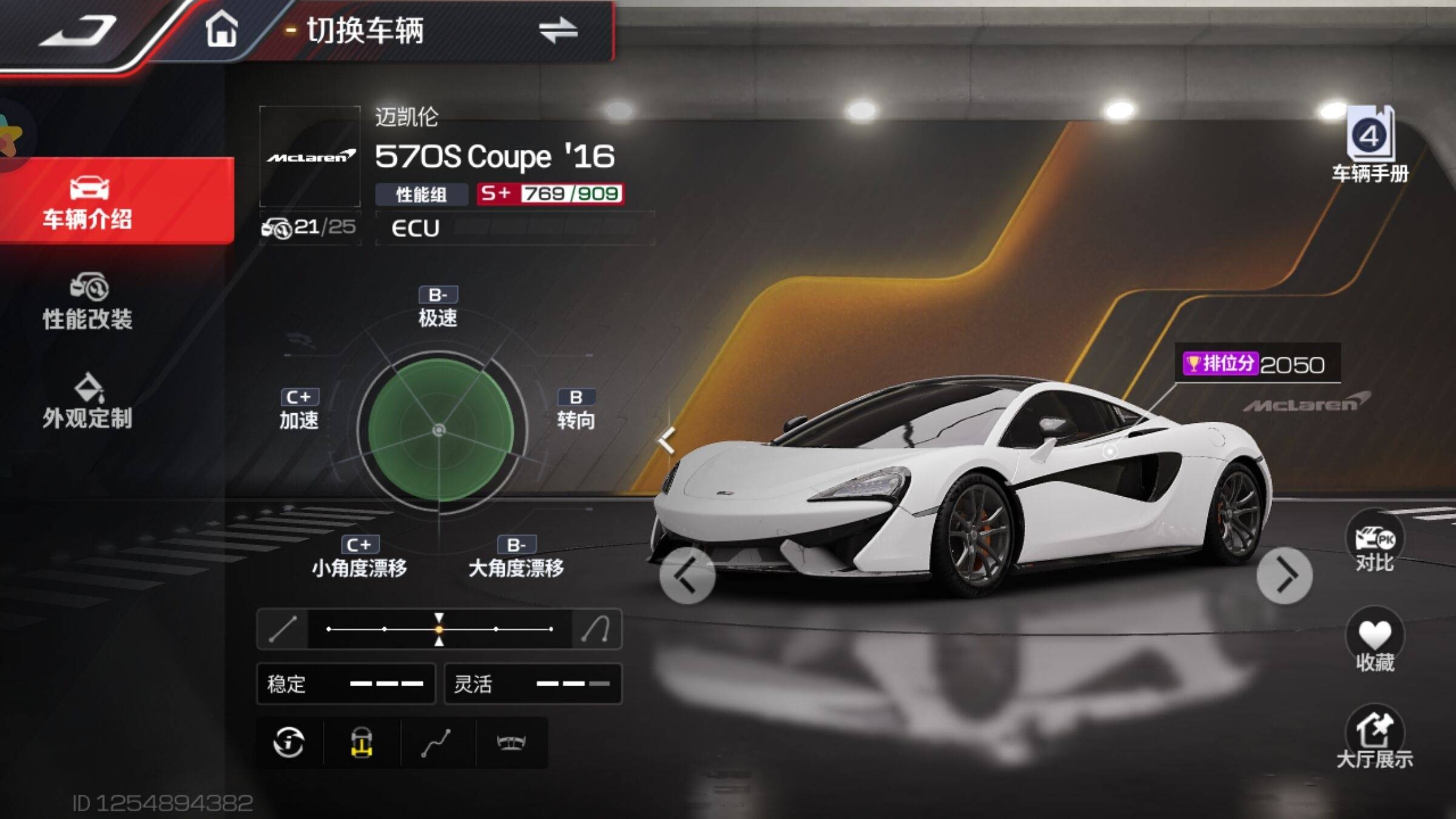Go back with the return arrow
This screenshot has height=819, width=1456.
coord(78,30)
